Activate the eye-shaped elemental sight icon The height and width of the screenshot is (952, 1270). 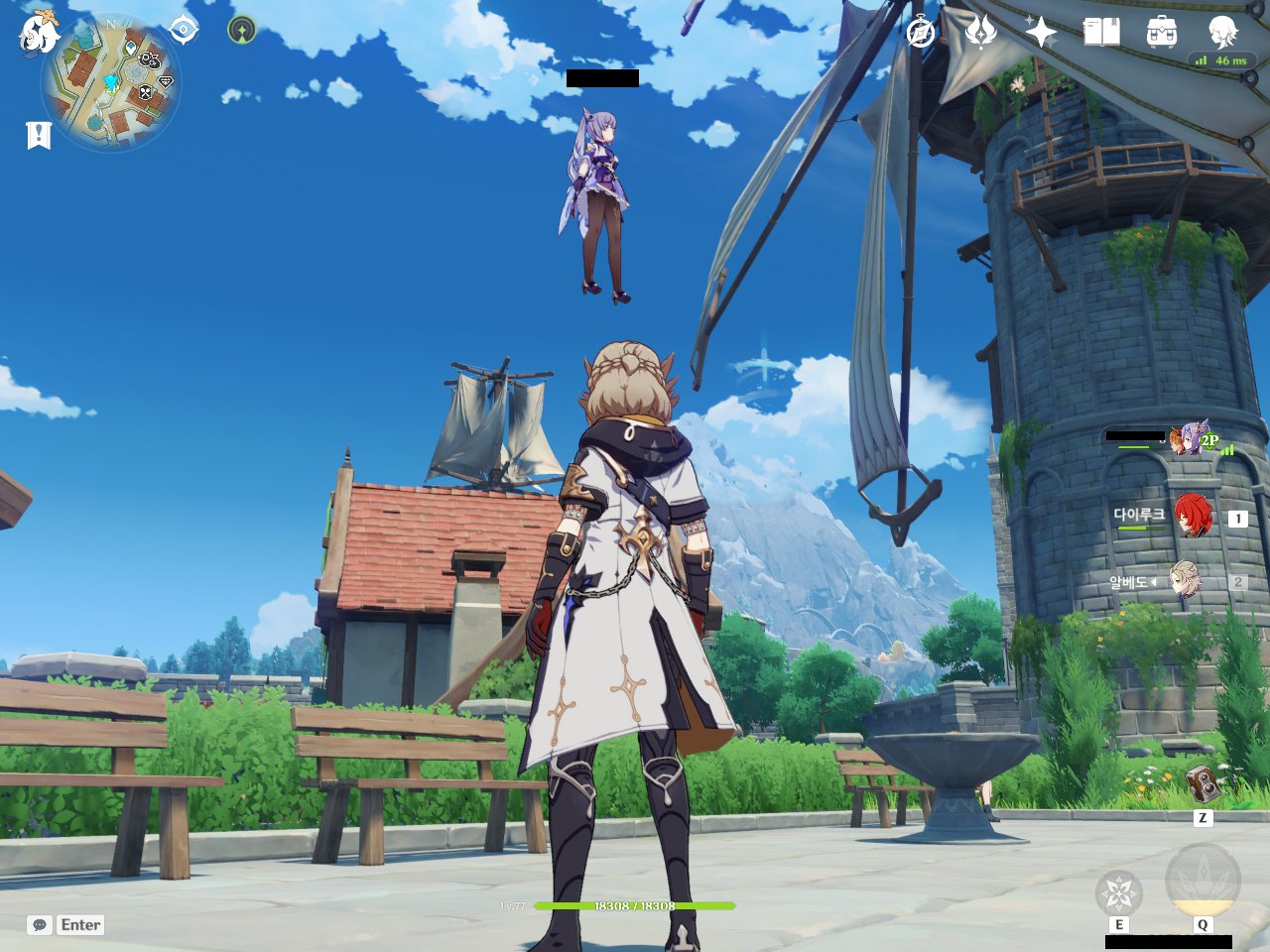[184, 30]
